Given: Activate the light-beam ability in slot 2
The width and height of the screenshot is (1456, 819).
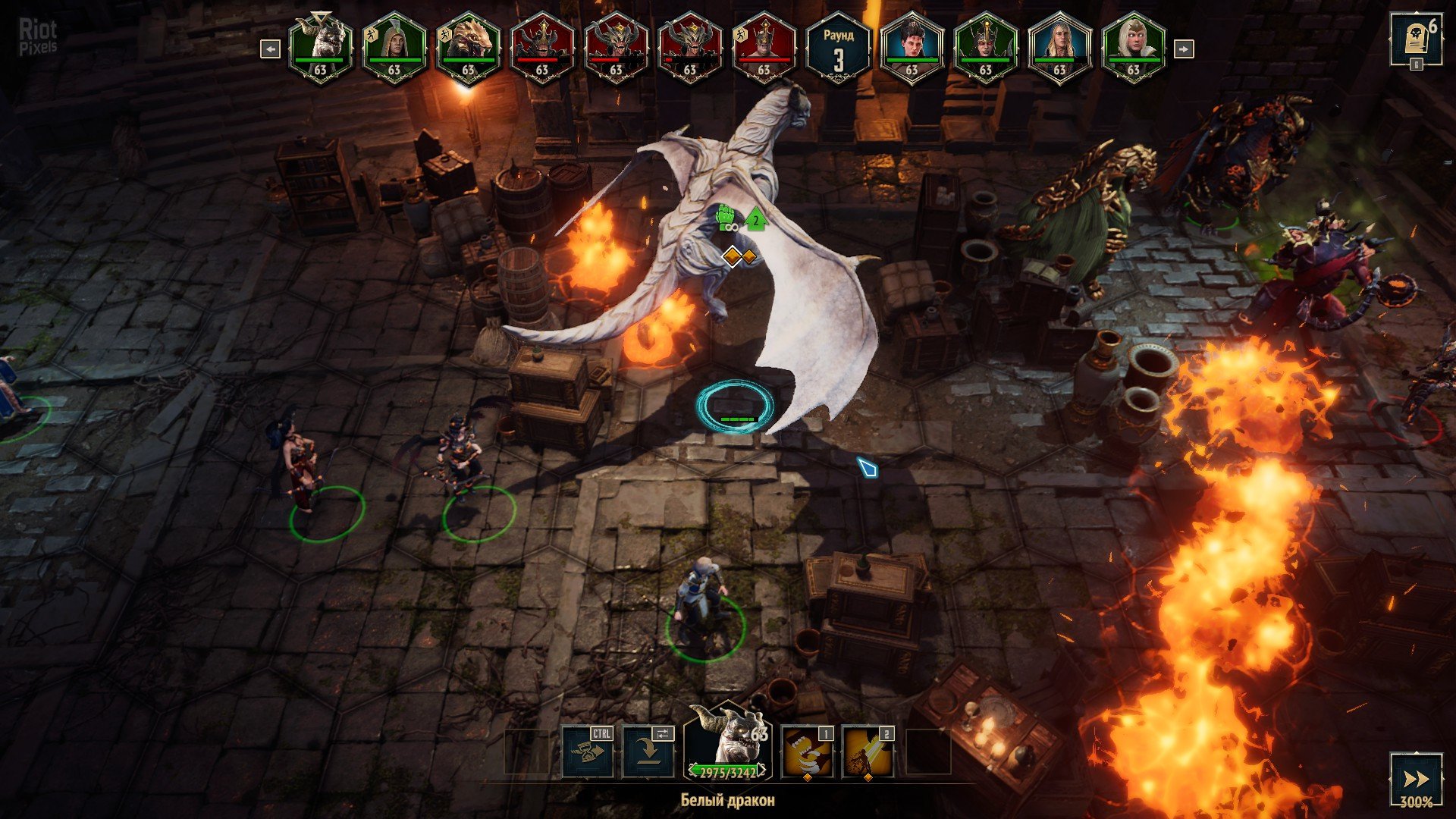Looking at the screenshot, I should (x=868, y=752).
